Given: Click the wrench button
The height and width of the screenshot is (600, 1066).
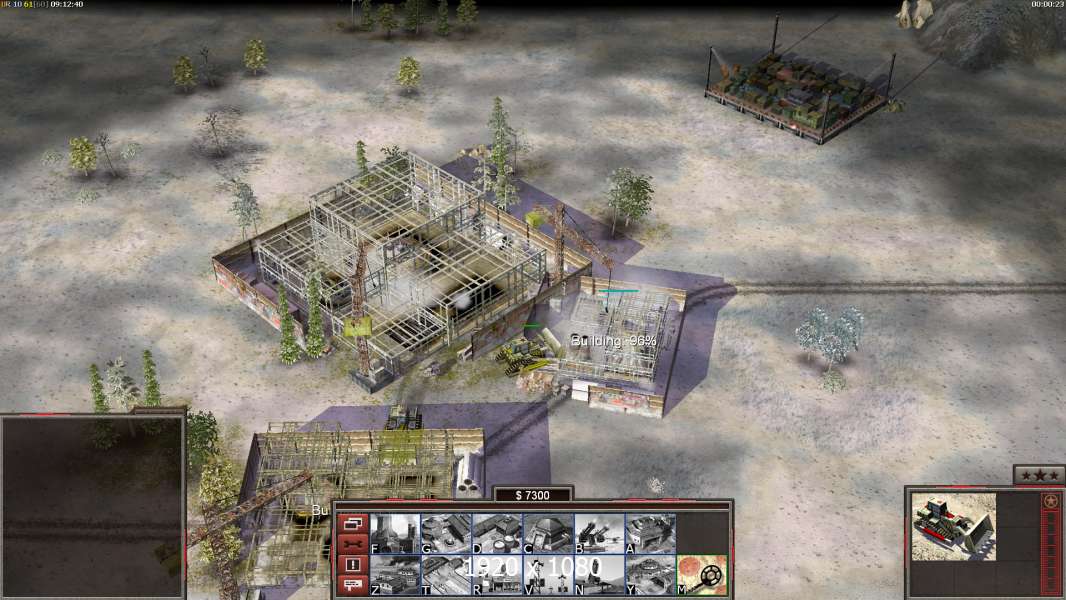Looking at the screenshot, I should pos(352,544).
